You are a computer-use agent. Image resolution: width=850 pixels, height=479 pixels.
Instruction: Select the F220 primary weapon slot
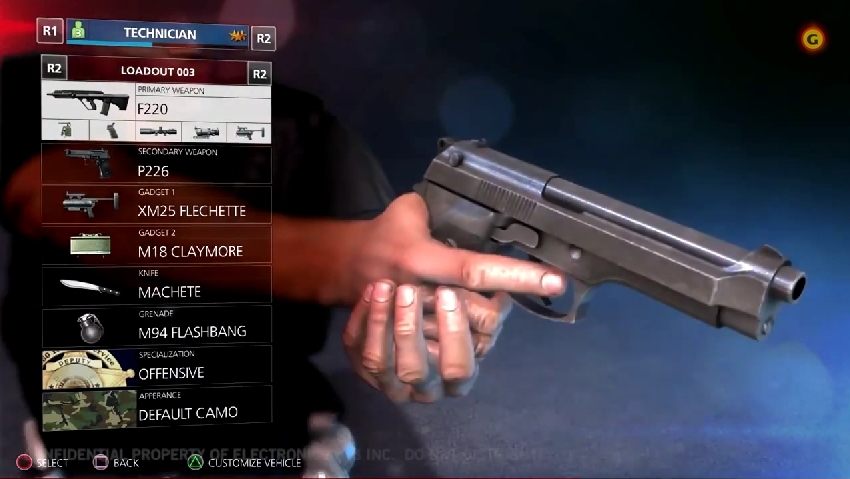point(157,101)
